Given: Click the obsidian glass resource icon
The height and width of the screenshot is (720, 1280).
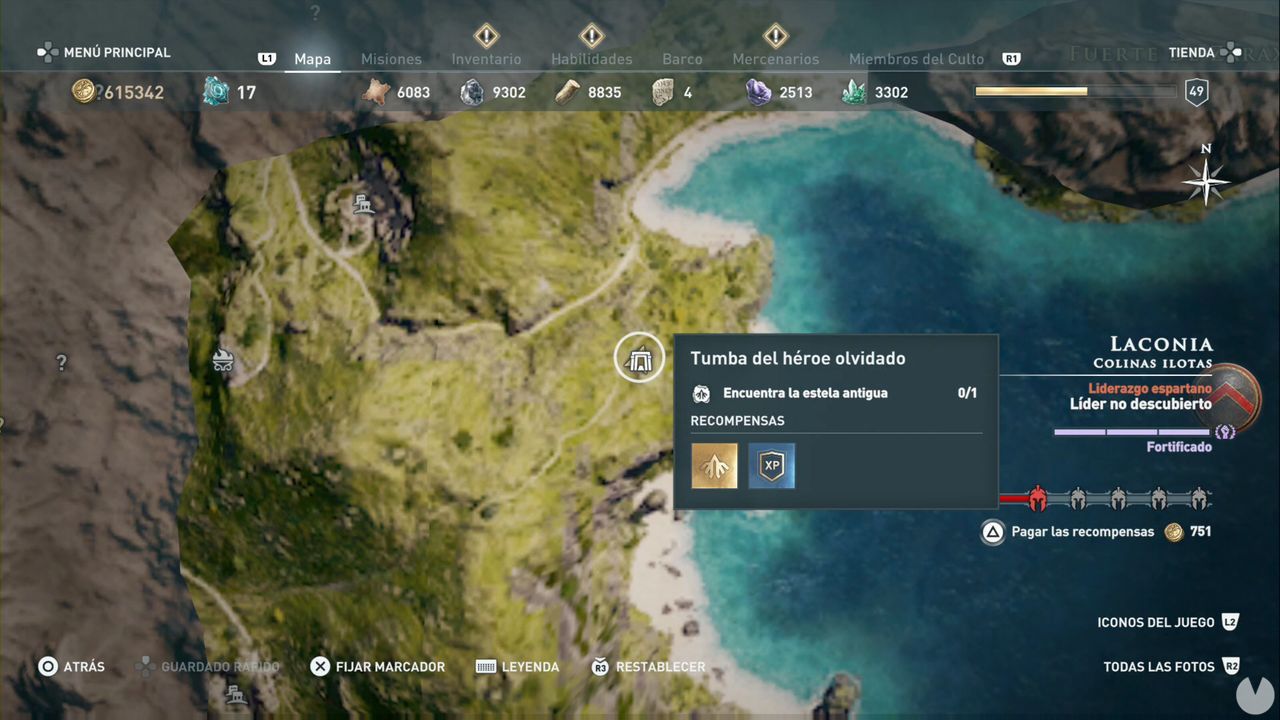Looking at the screenshot, I should pos(471,91).
